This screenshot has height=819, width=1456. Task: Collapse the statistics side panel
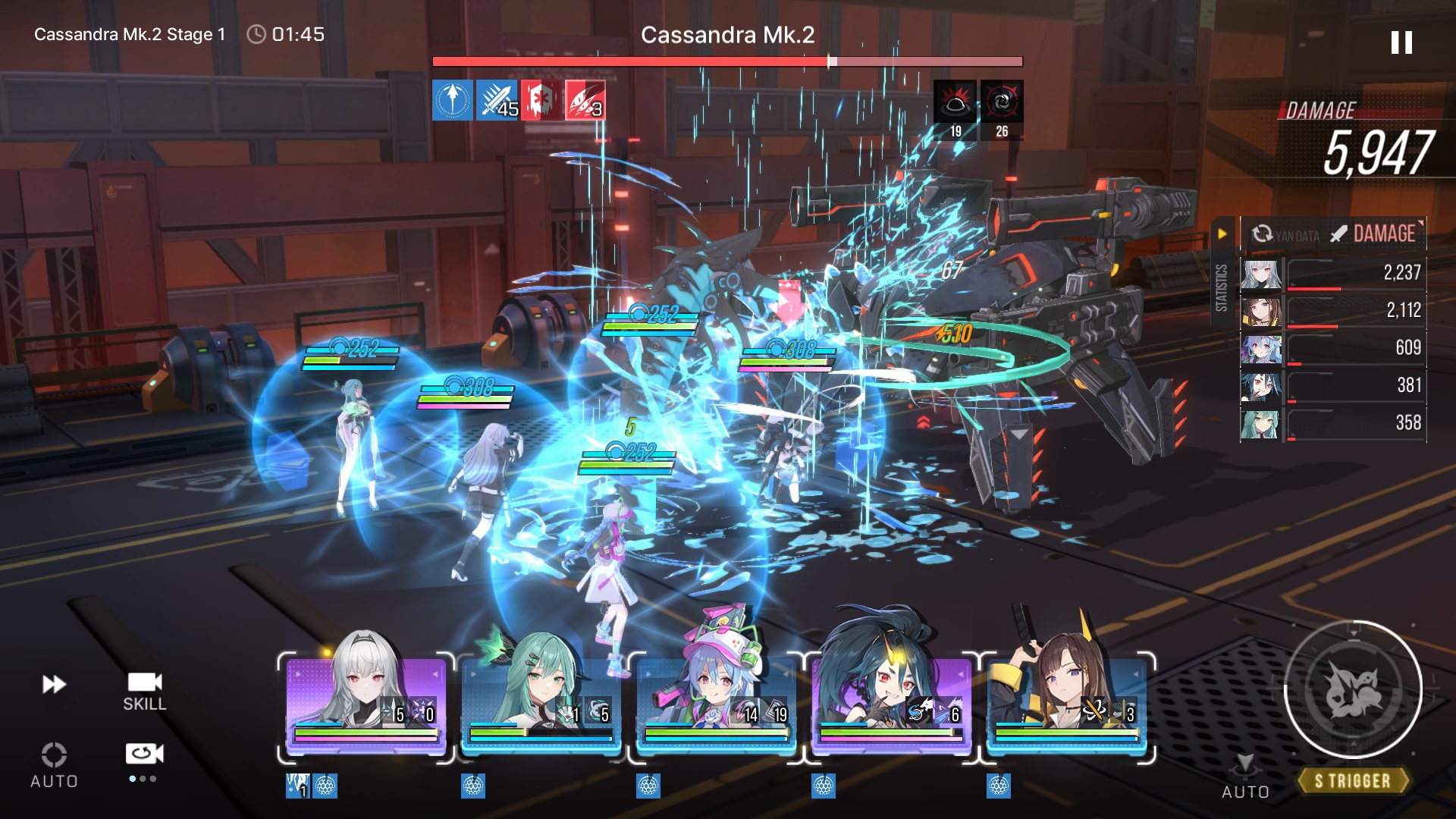click(x=1222, y=234)
